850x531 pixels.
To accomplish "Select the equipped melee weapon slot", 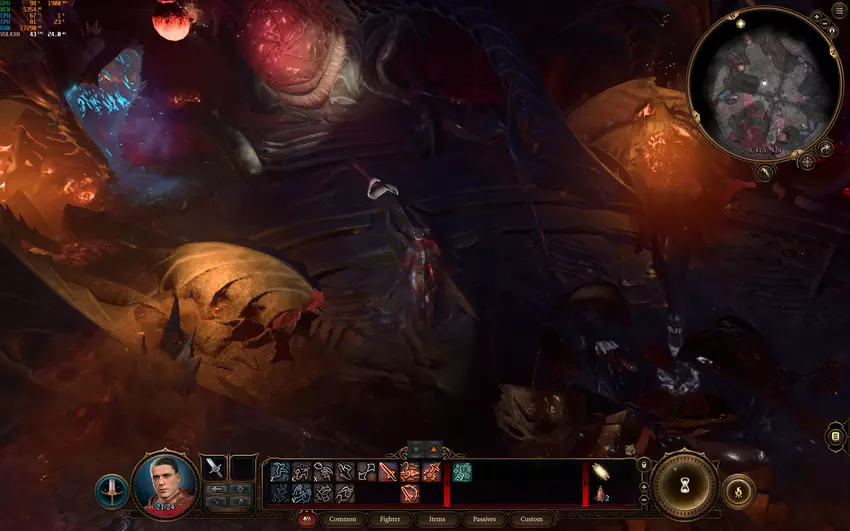I will (214, 468).
